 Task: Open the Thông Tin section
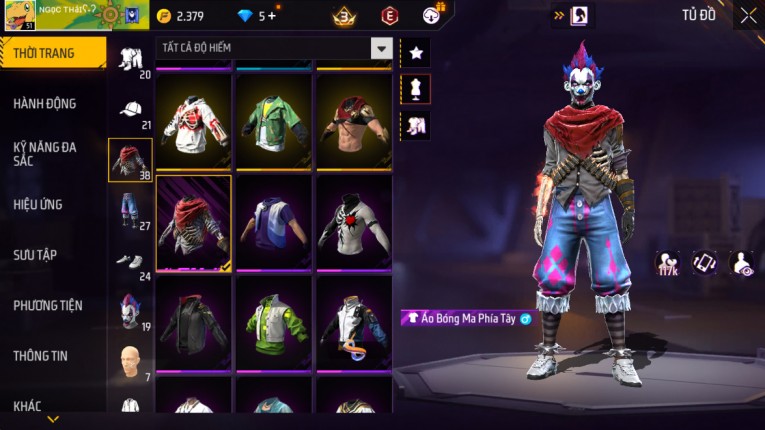pyautogui.click(x=40, y=355)
